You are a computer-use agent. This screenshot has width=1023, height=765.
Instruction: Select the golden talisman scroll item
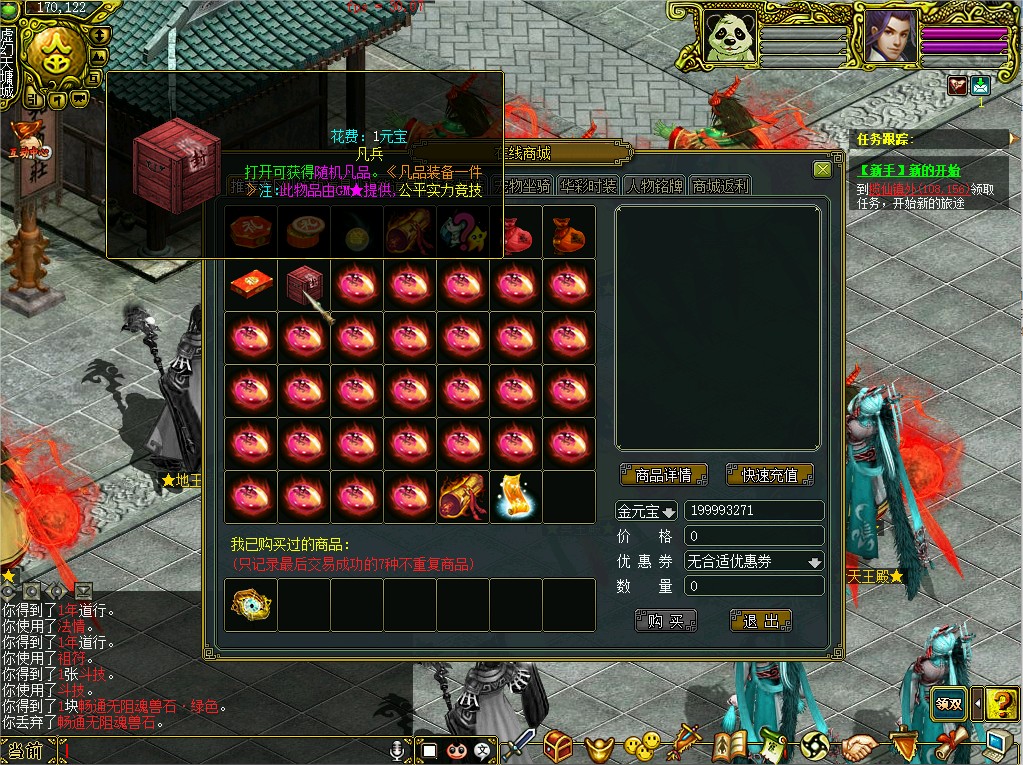pyautogui.click(x=516, y=497)
